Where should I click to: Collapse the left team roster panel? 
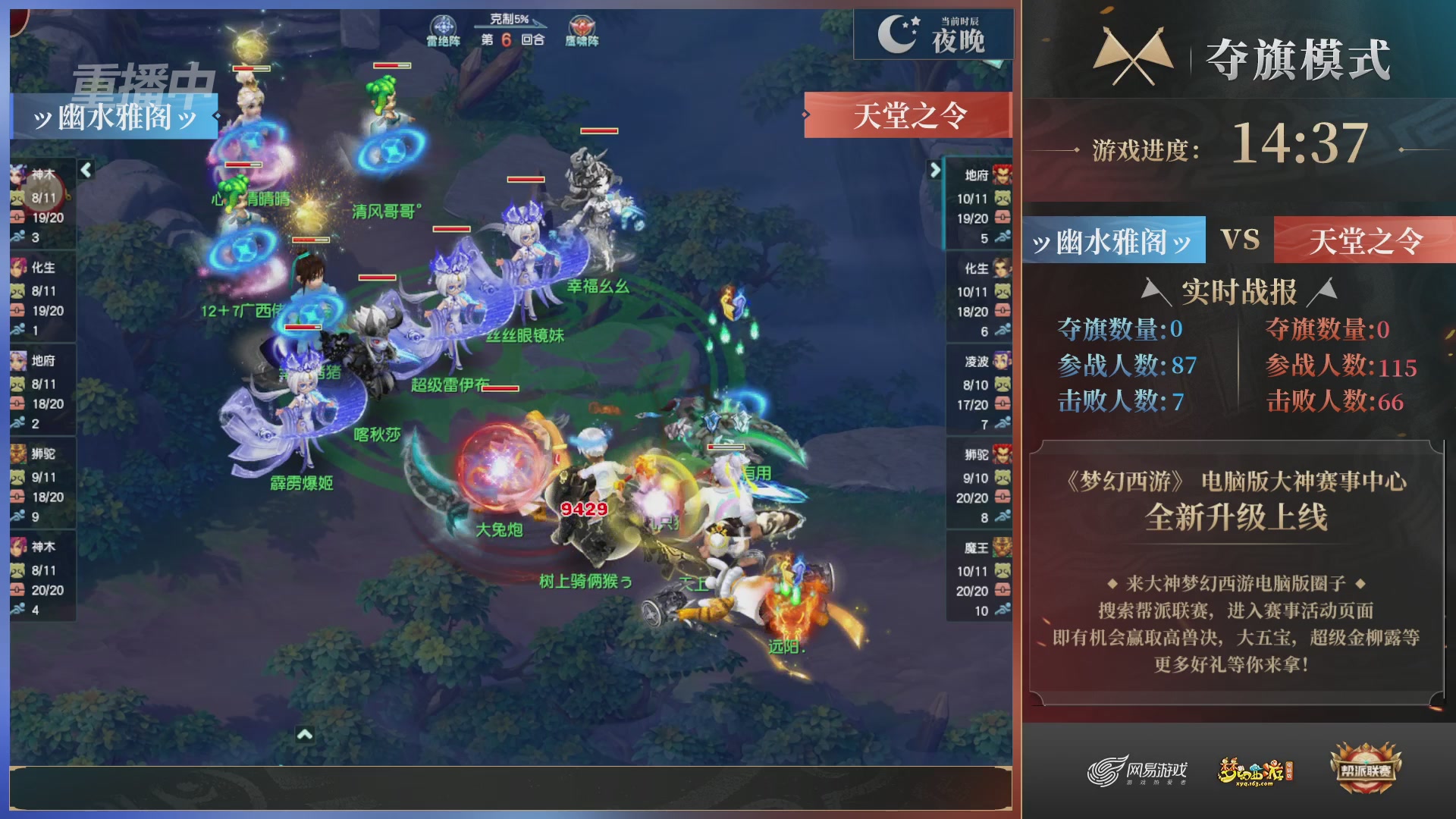[x=86, y=172]
